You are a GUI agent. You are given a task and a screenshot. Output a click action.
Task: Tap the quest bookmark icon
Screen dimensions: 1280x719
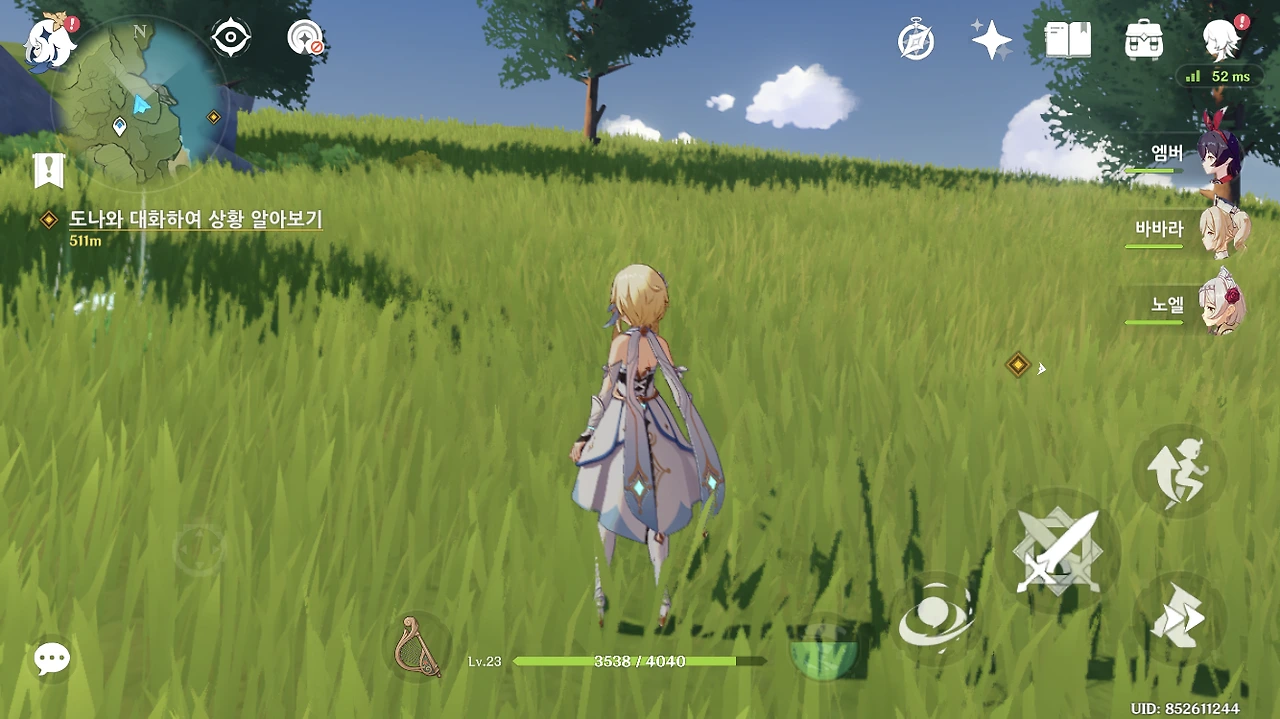point(48,171)
